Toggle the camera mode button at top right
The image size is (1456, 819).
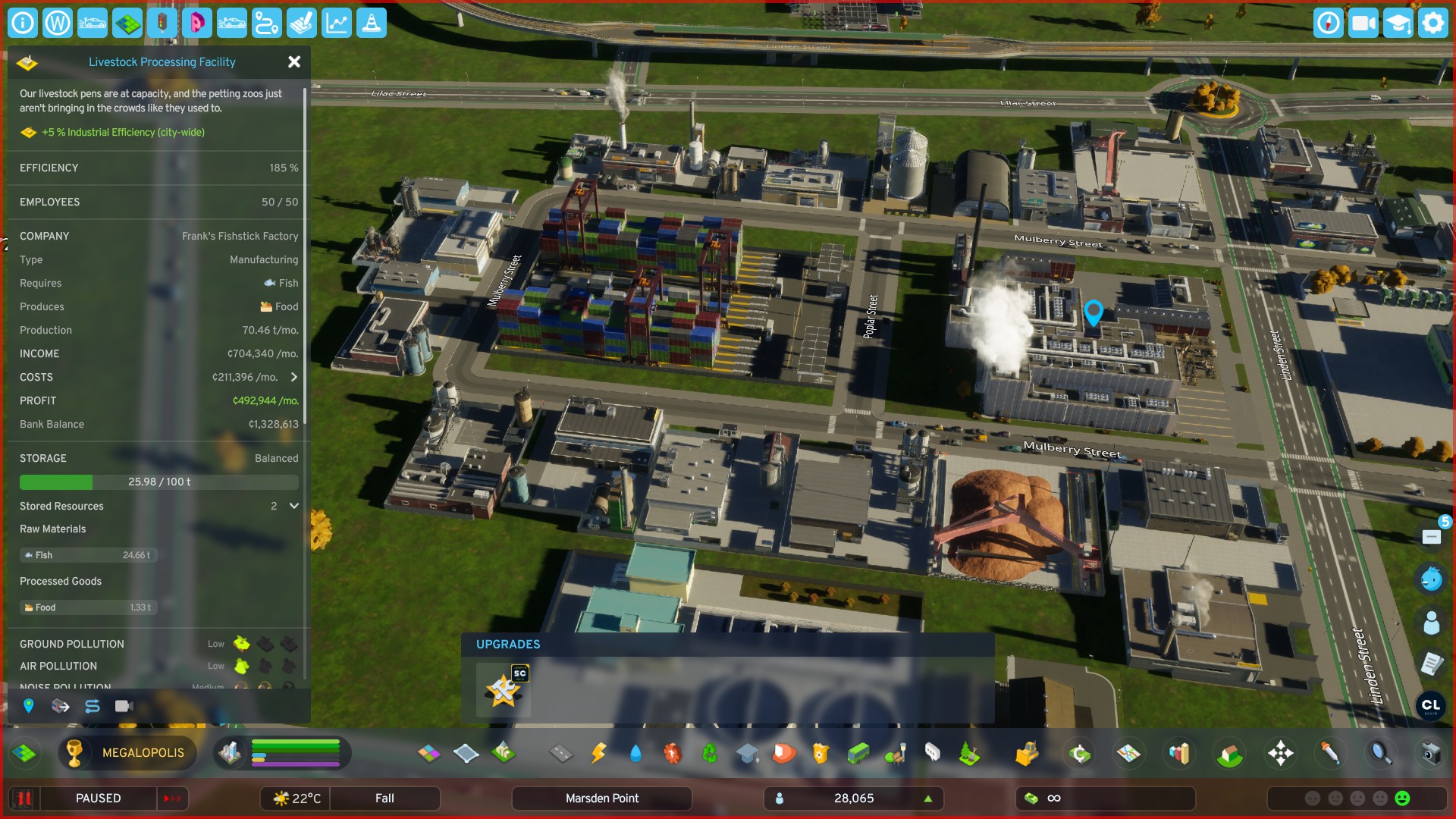click(1363, 24)
